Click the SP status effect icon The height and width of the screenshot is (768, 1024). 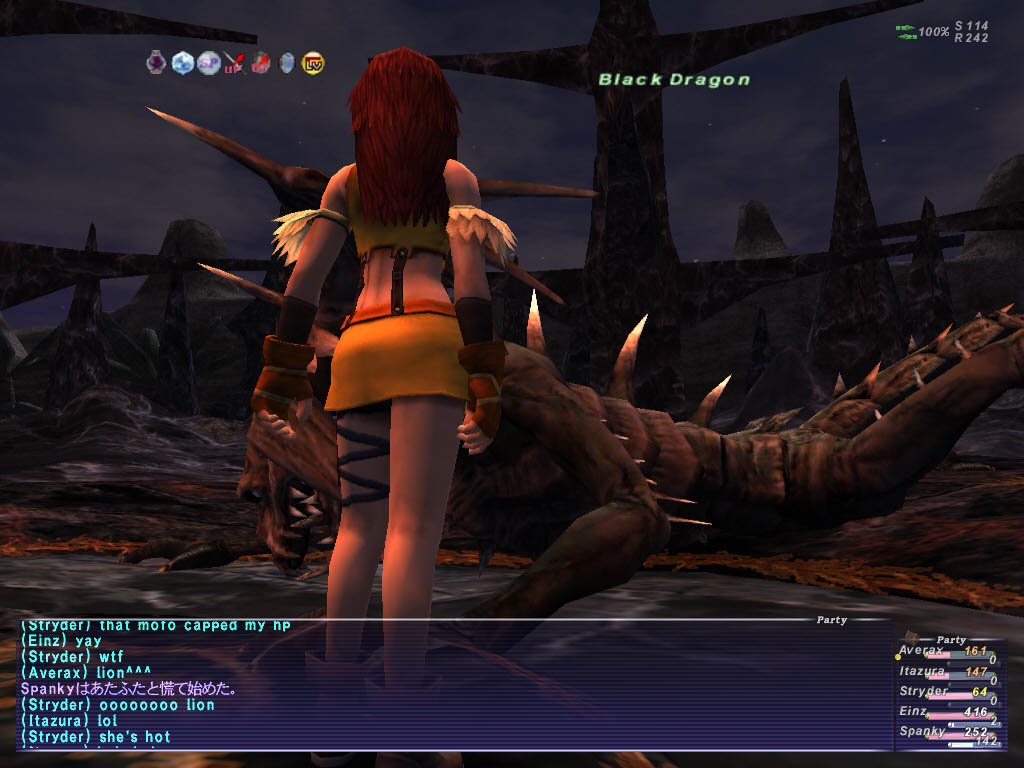(208, 63)
